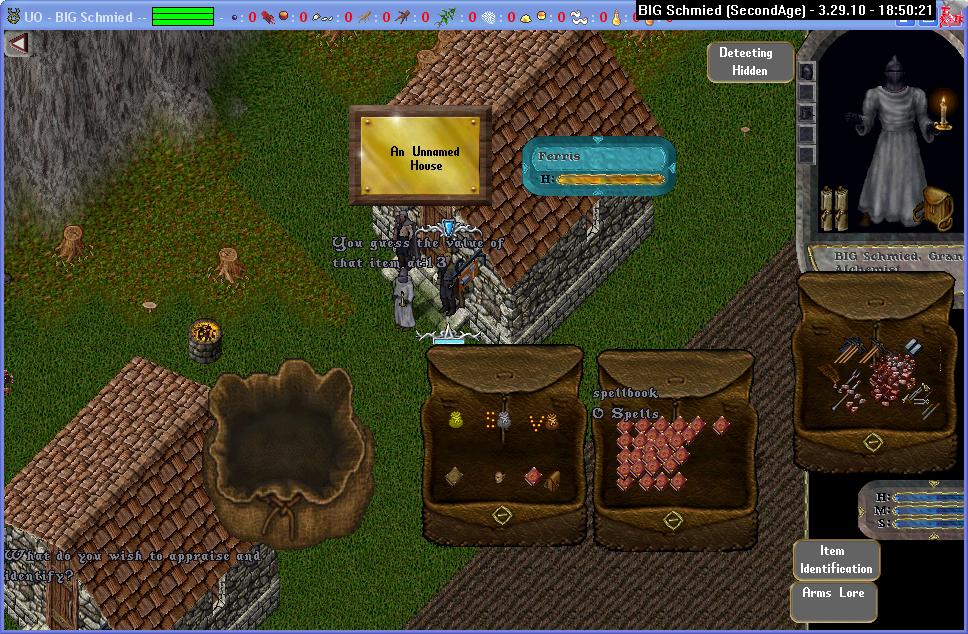Use the Detecting Hidden skill button
Viewport: 968px width, 634px height.
coord(749,62)
